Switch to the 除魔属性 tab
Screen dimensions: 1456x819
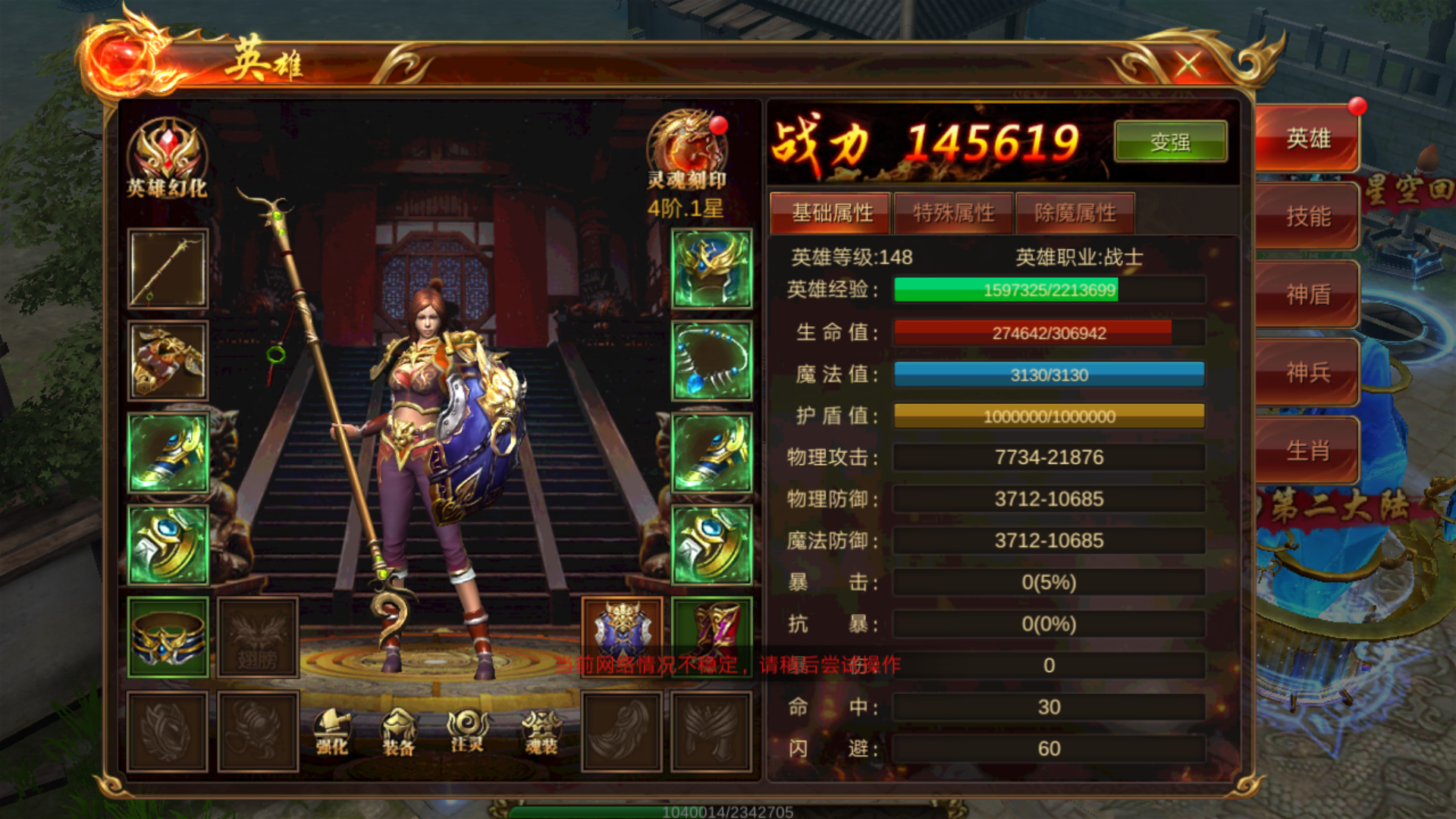1075,213
